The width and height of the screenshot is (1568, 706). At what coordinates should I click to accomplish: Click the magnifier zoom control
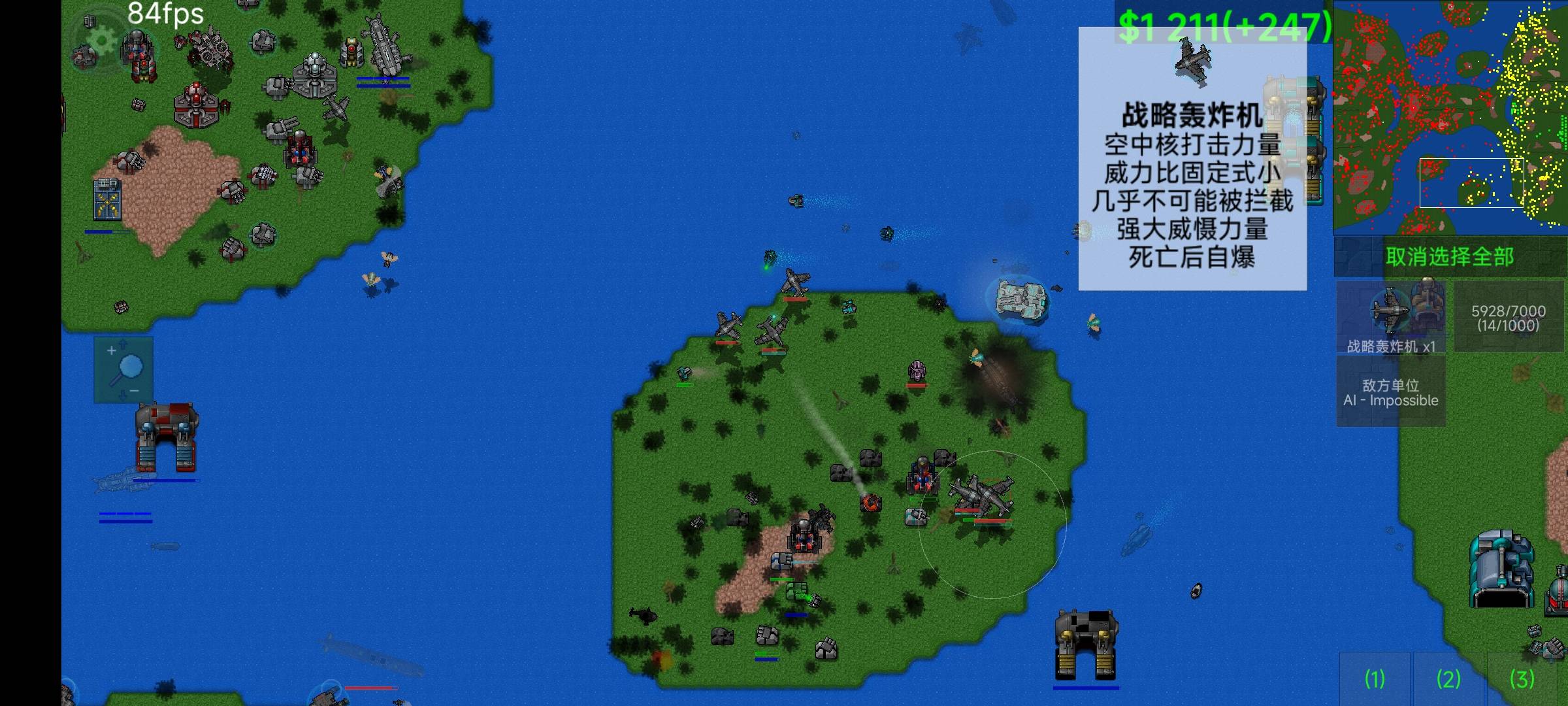[x=123, y=369]
